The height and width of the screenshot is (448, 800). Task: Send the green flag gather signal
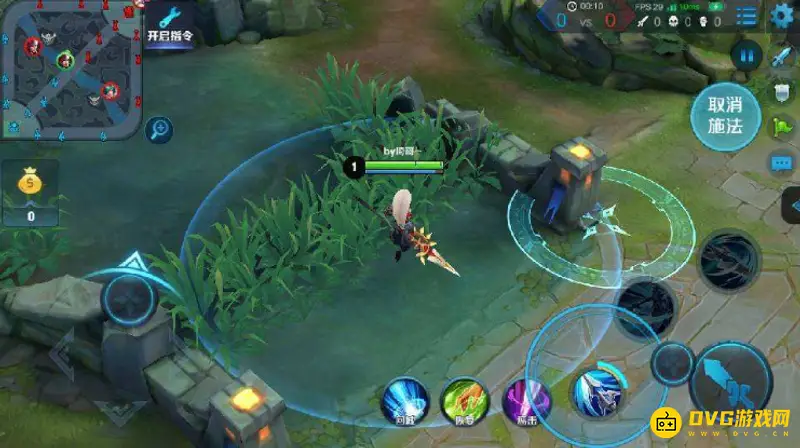coord(782,127)
